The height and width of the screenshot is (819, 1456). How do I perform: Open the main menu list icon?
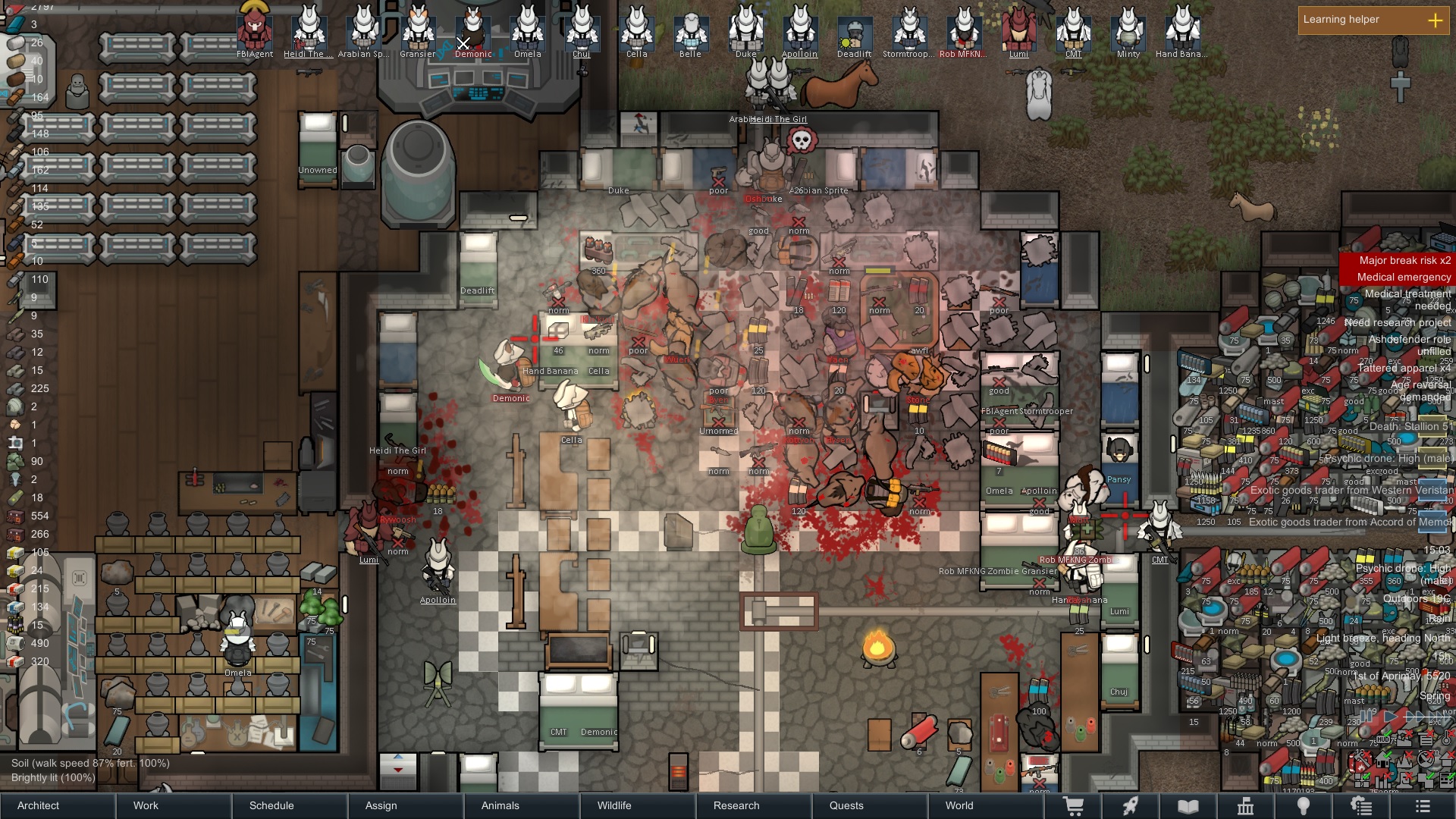[x=1423, y=806]
